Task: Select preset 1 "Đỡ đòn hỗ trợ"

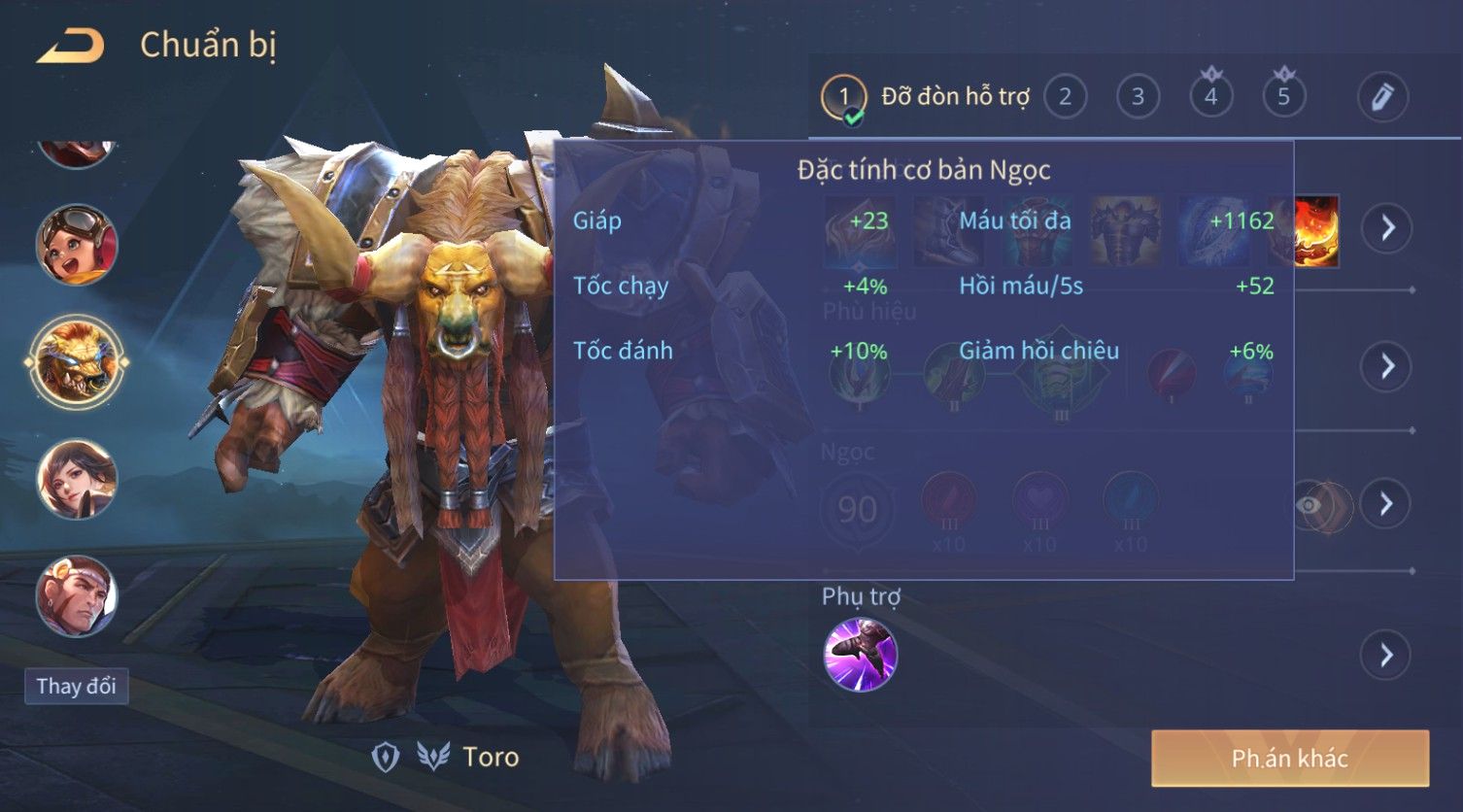Action: (843, 97)
